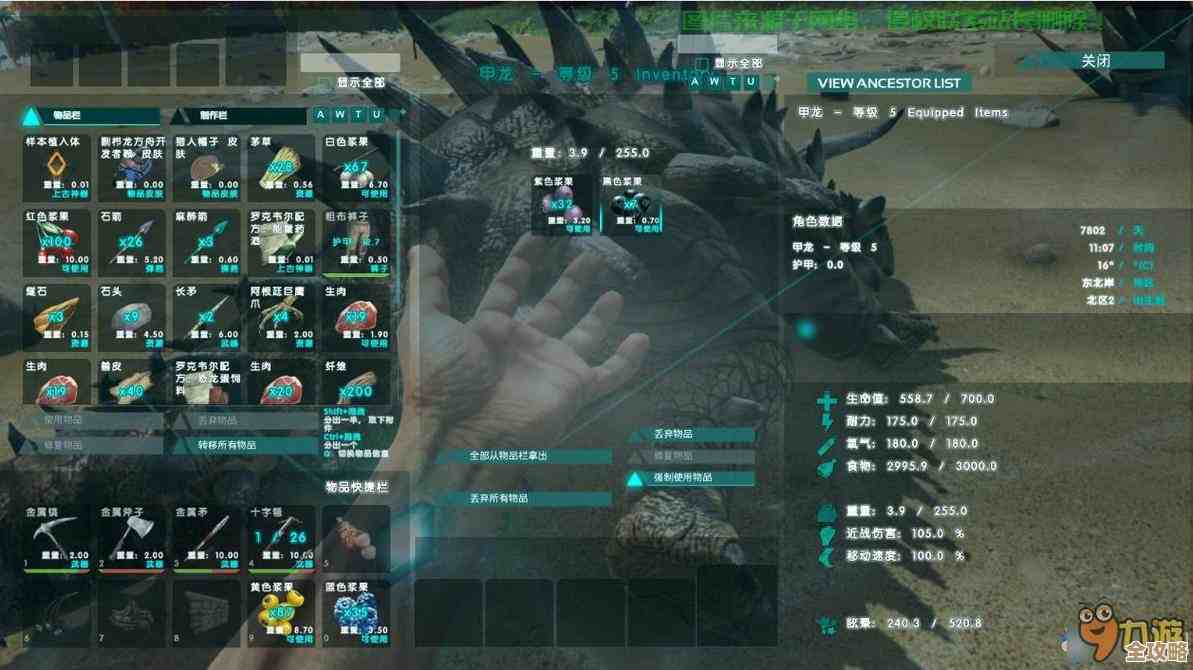This screenshot has height=670, width=1193.
Task: Choose the tranquilizer arrows slot x3
Action: pyautogui.click(x=206, y=241)
